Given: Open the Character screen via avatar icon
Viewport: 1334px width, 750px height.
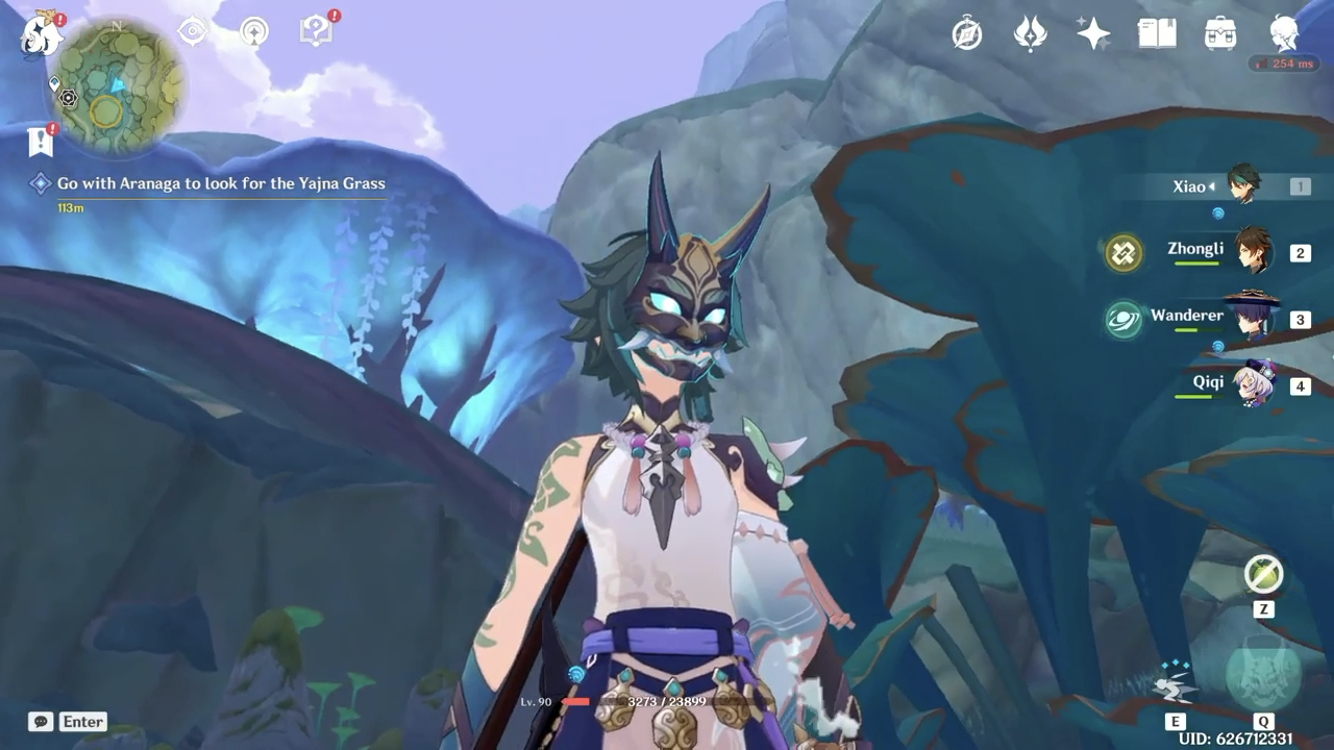Looking at the screenshot, I should tap(1285, 33).
